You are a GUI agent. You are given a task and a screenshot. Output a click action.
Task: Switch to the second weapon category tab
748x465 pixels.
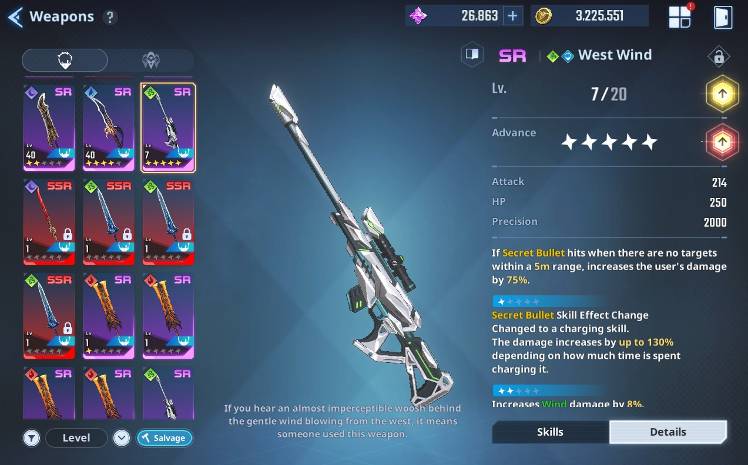[150, 60]
